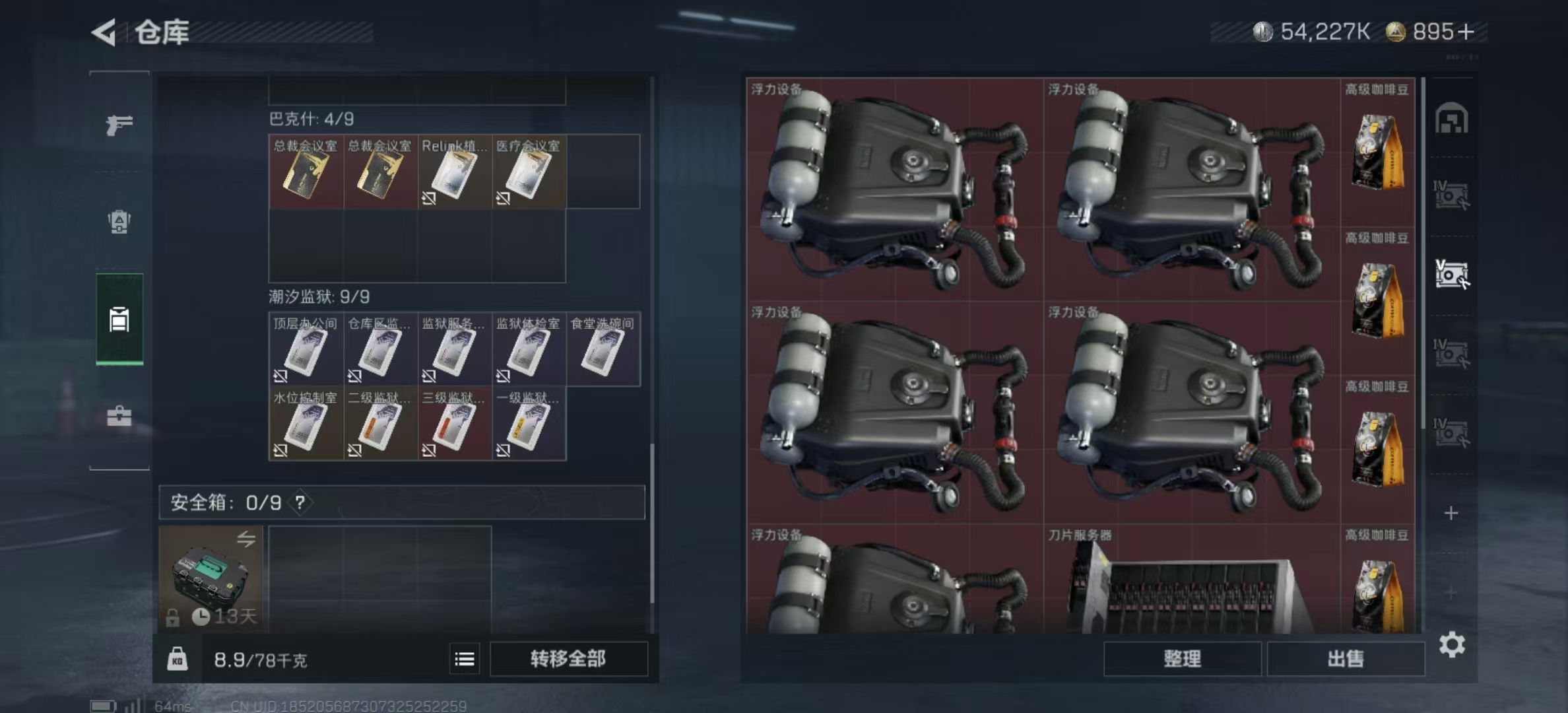1568x713 pixels.
Task: Open the main warehouse page icon
Action: click(x=1451, y=119)
